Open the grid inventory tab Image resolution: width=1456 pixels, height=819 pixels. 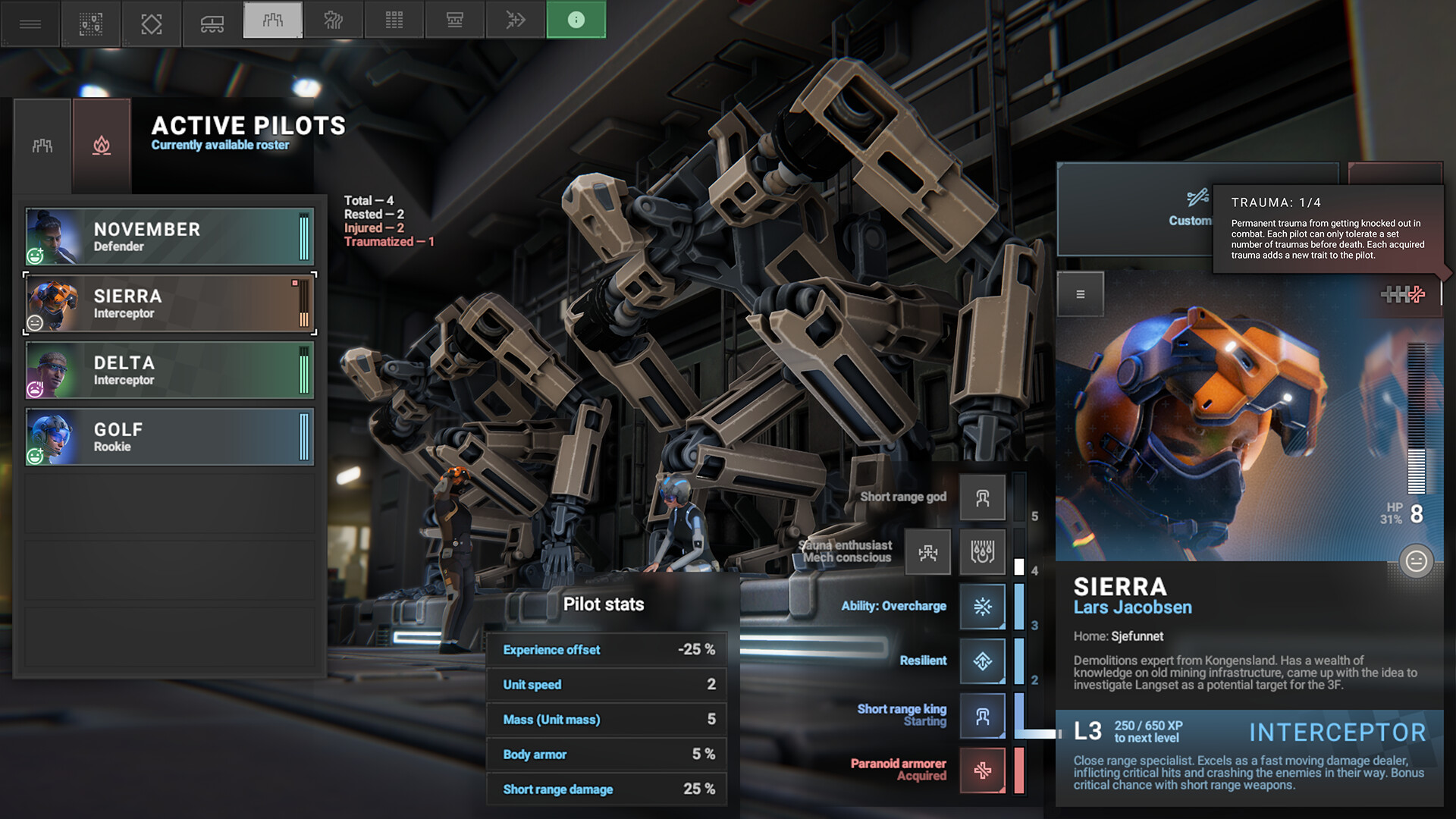point(394,20)
